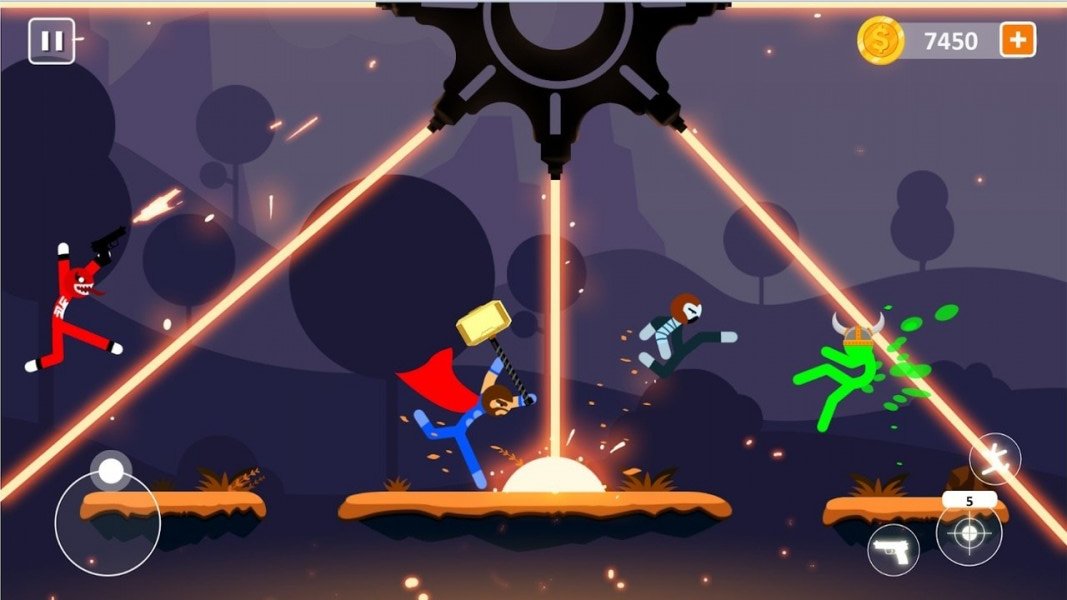Viewport: 1067px width, 600px height.
Task: Pause the game
Action: tap(51, 41)
